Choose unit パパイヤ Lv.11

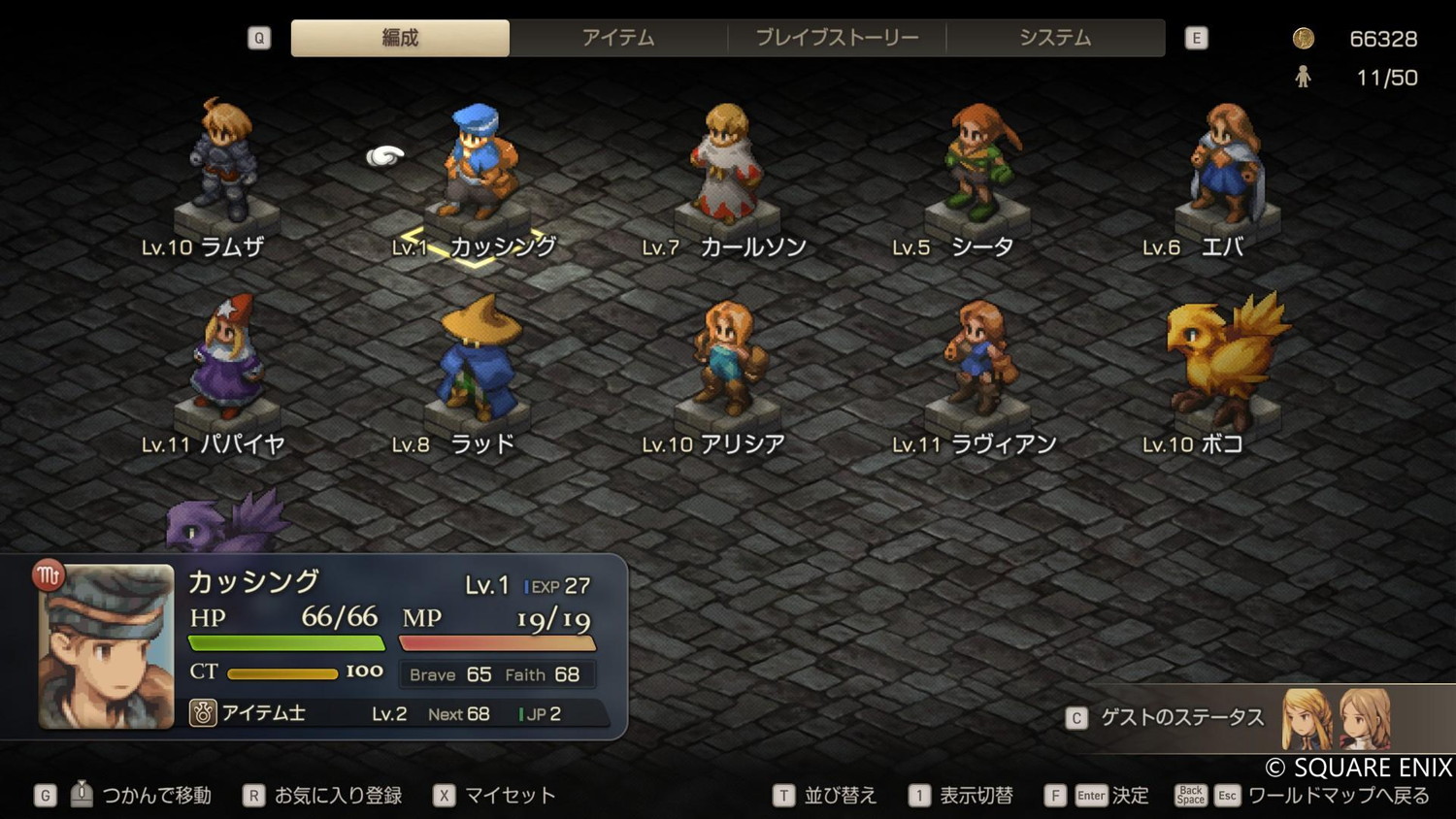pos(226,361)
